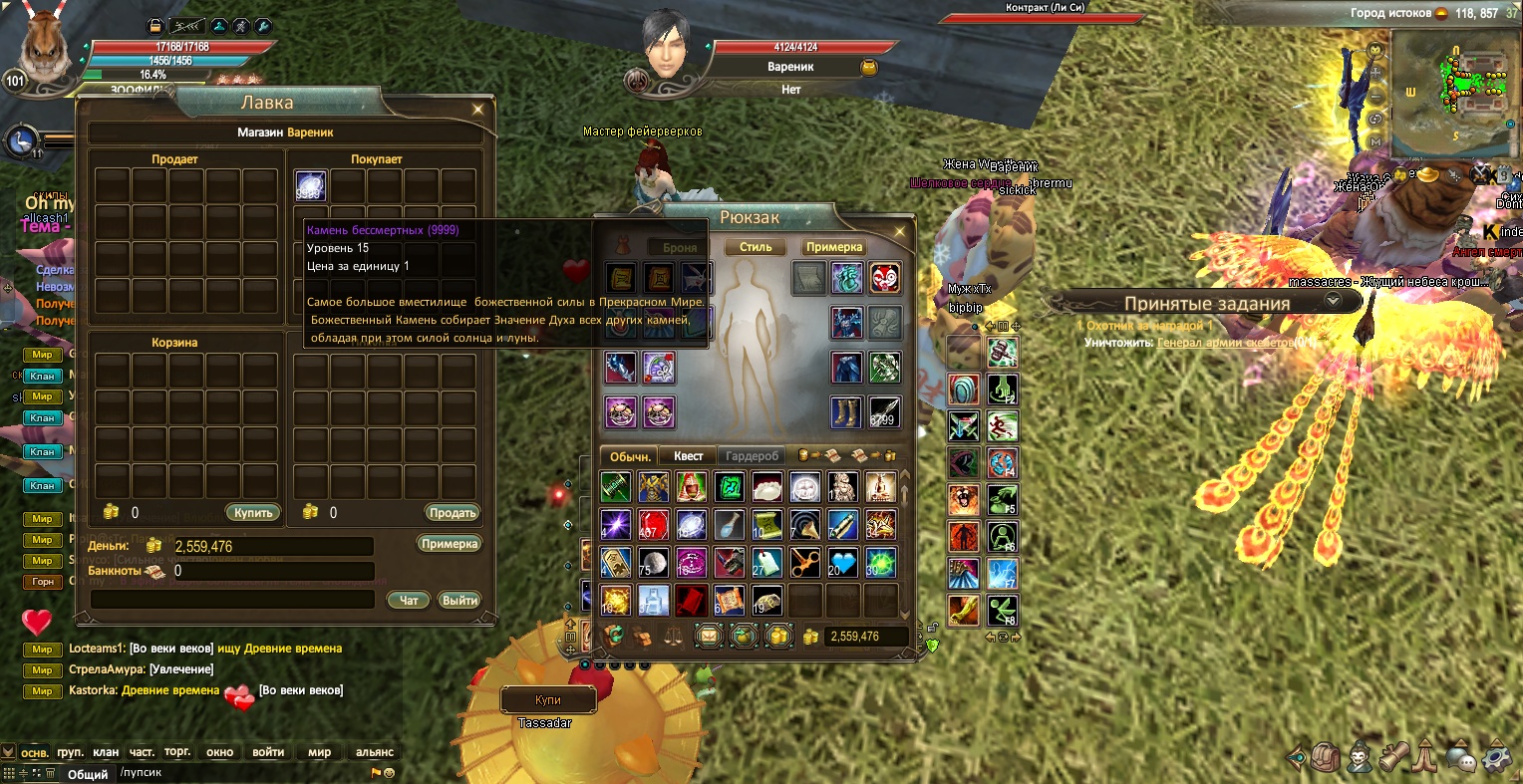Close the Лавка shop window
The width and height of the screenshot is (1523, 784).
(x=478, y=110)
